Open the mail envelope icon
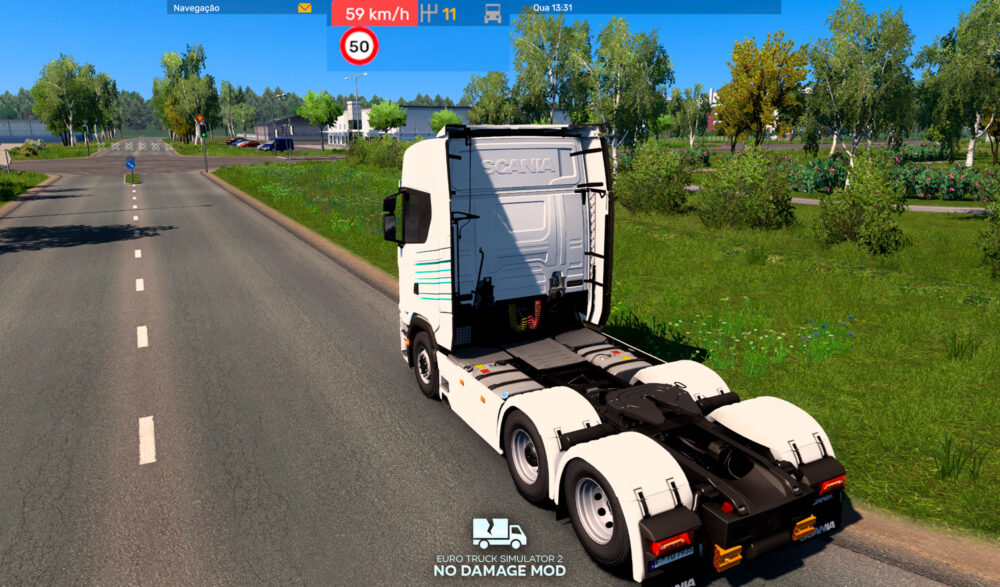This screenshot has width=1000, height=587. pyautogui.click(x=304, y=8)
